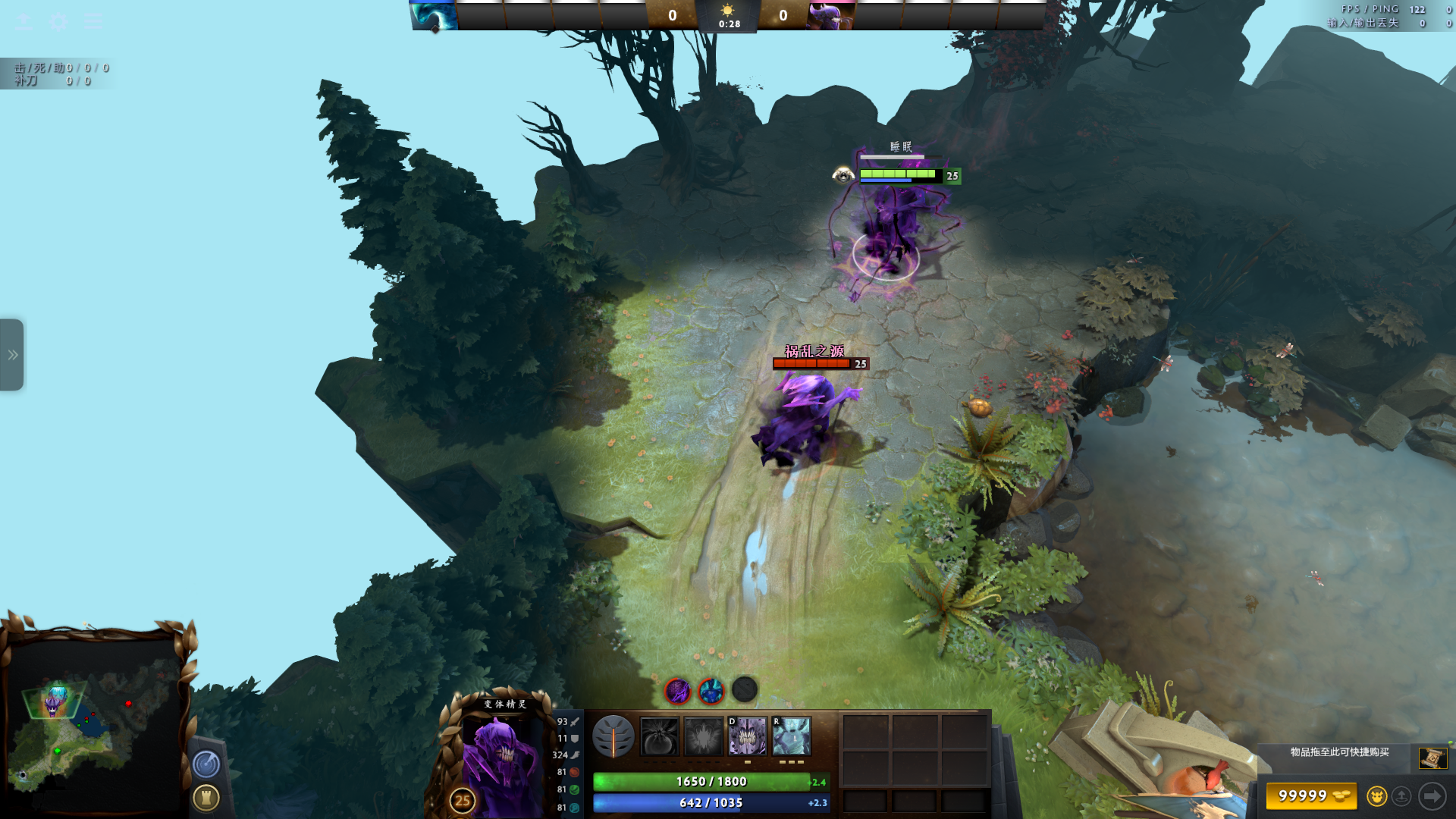
Task: Open the gear settings icon
Action: tap(58, 21)
